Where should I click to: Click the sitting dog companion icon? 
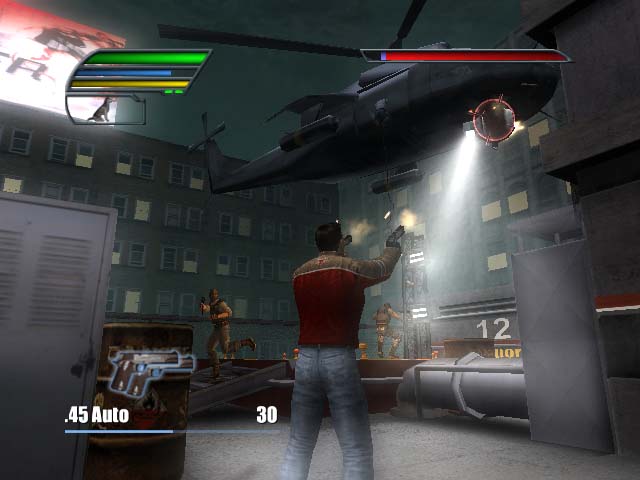[x=104, y=109]
